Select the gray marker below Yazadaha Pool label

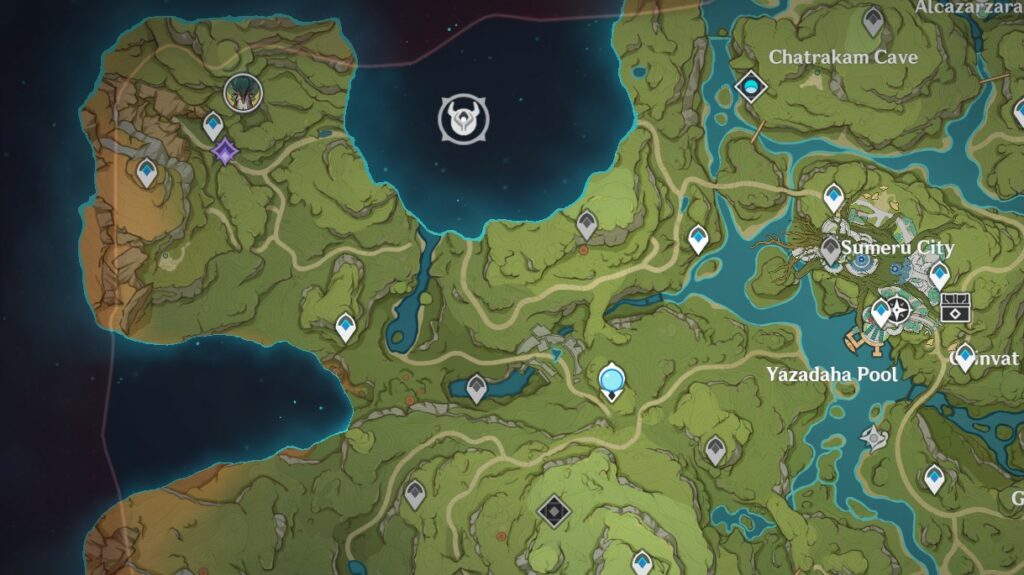(x=874, y=437)
